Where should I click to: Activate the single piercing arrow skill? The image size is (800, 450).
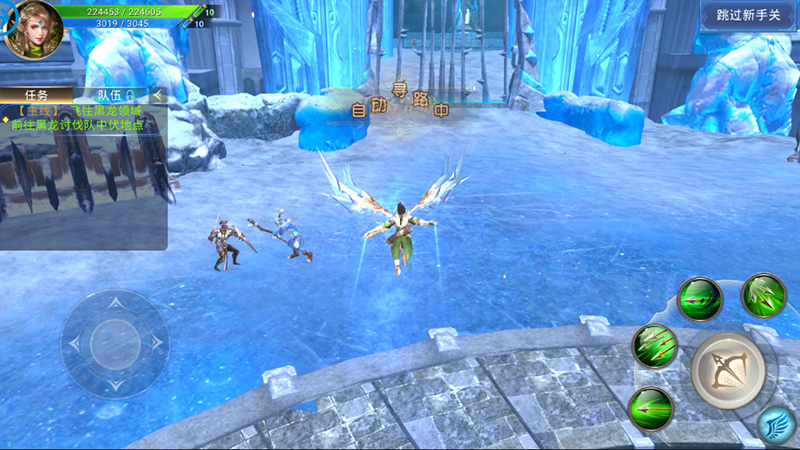point(650,409)
